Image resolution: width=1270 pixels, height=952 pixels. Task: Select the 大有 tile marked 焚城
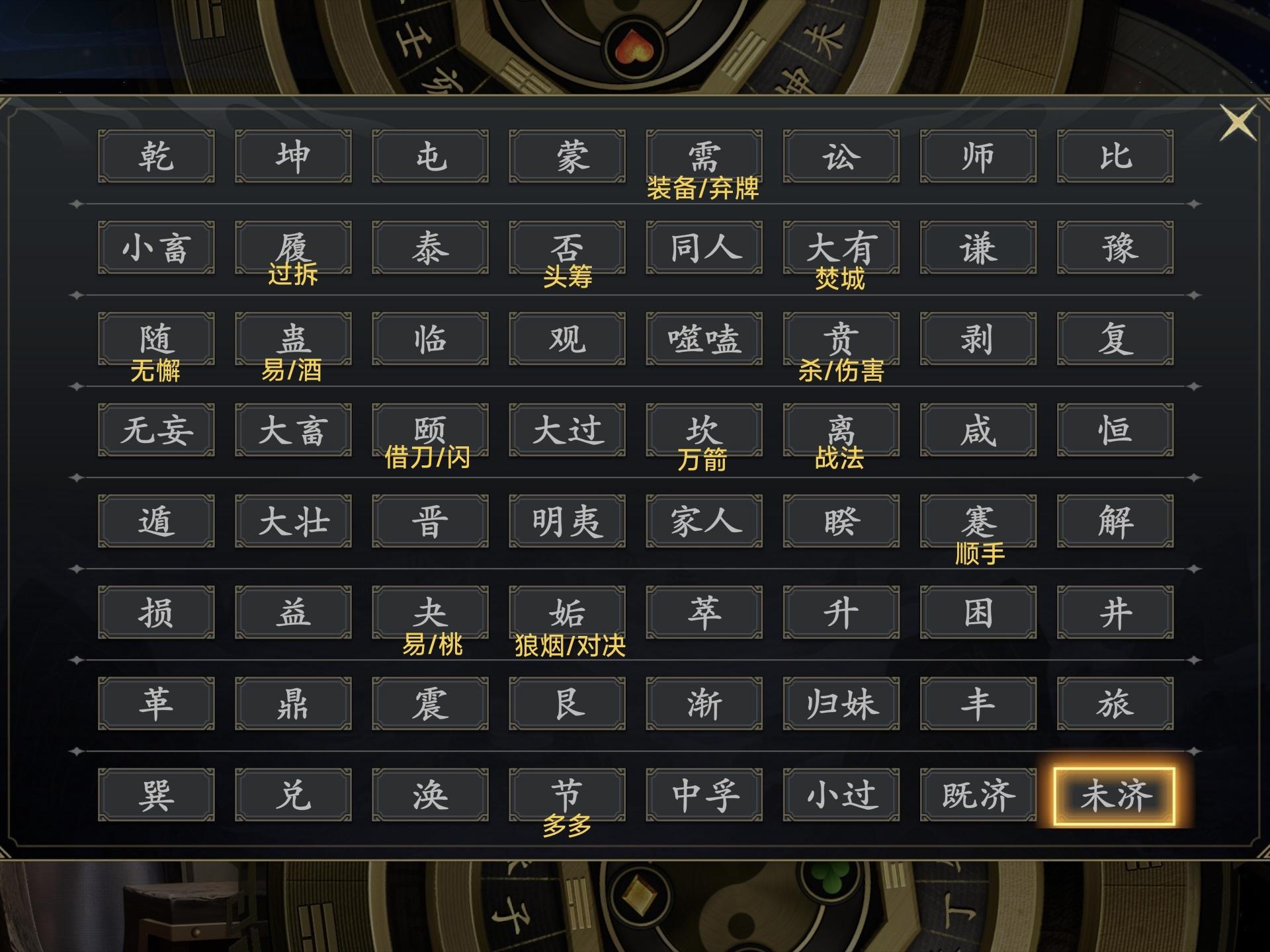[x=840, y=248]
